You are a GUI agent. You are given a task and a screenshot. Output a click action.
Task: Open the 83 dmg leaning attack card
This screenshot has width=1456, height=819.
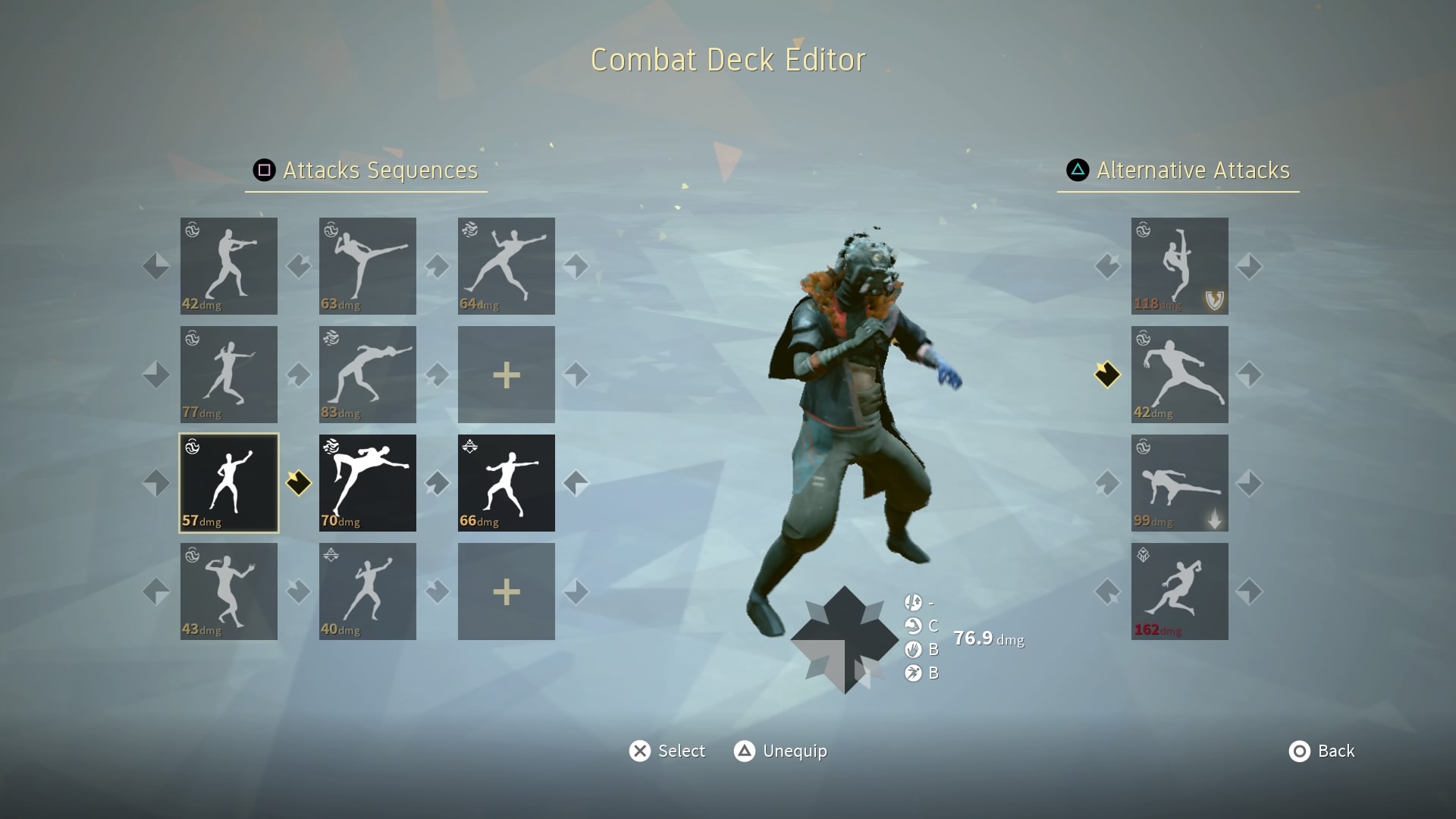tap(367, 375)
